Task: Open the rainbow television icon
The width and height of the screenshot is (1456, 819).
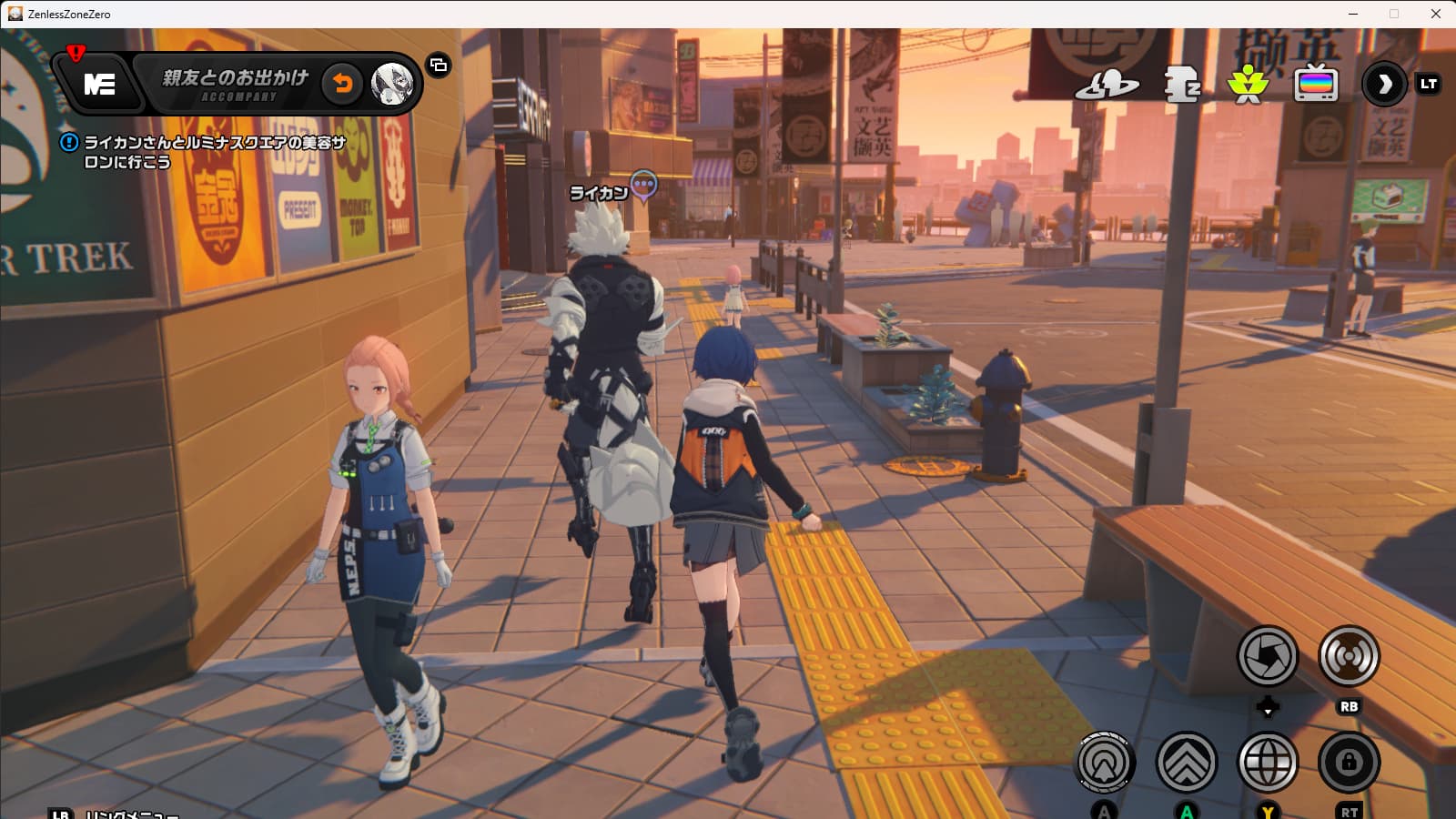Action: [x=1316, y=85]
